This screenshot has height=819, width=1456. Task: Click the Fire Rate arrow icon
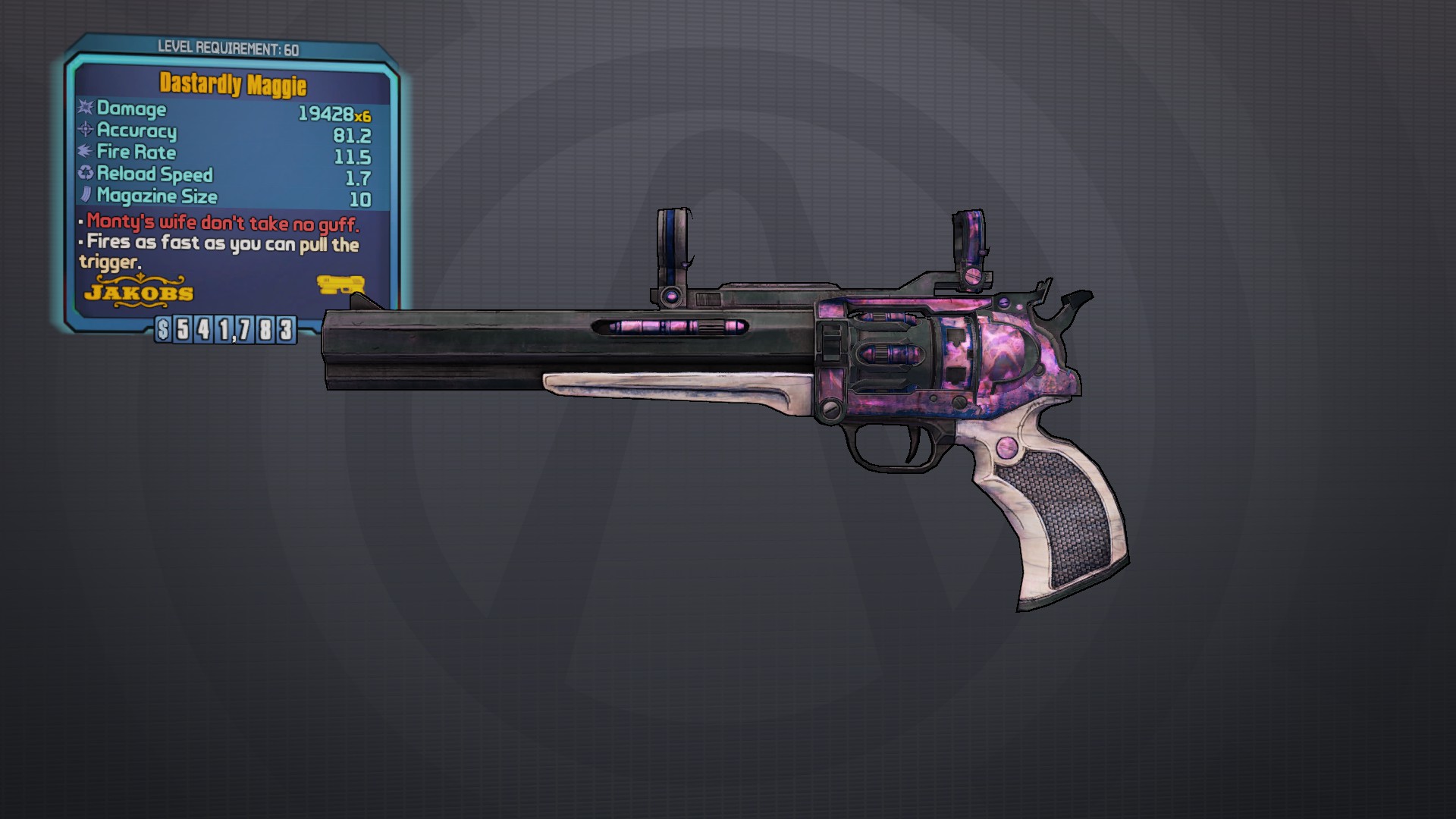tap(83, 152)
